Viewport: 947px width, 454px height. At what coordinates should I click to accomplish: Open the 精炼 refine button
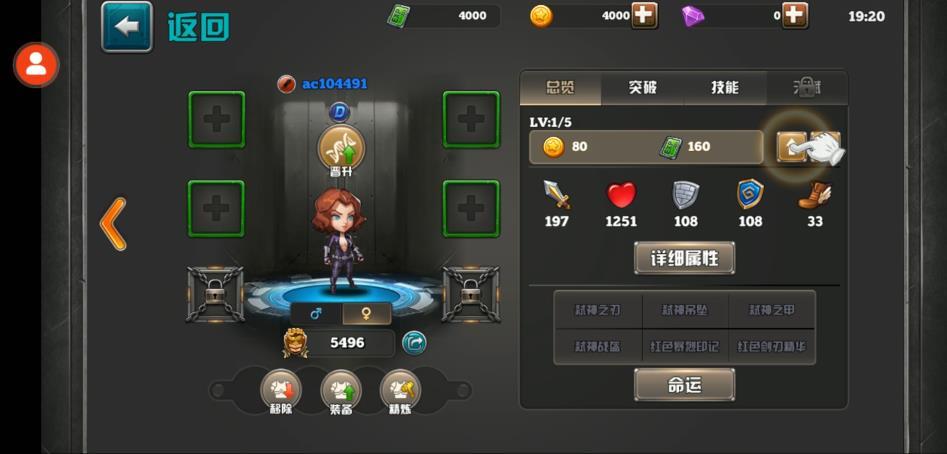(x=400, y=392)
